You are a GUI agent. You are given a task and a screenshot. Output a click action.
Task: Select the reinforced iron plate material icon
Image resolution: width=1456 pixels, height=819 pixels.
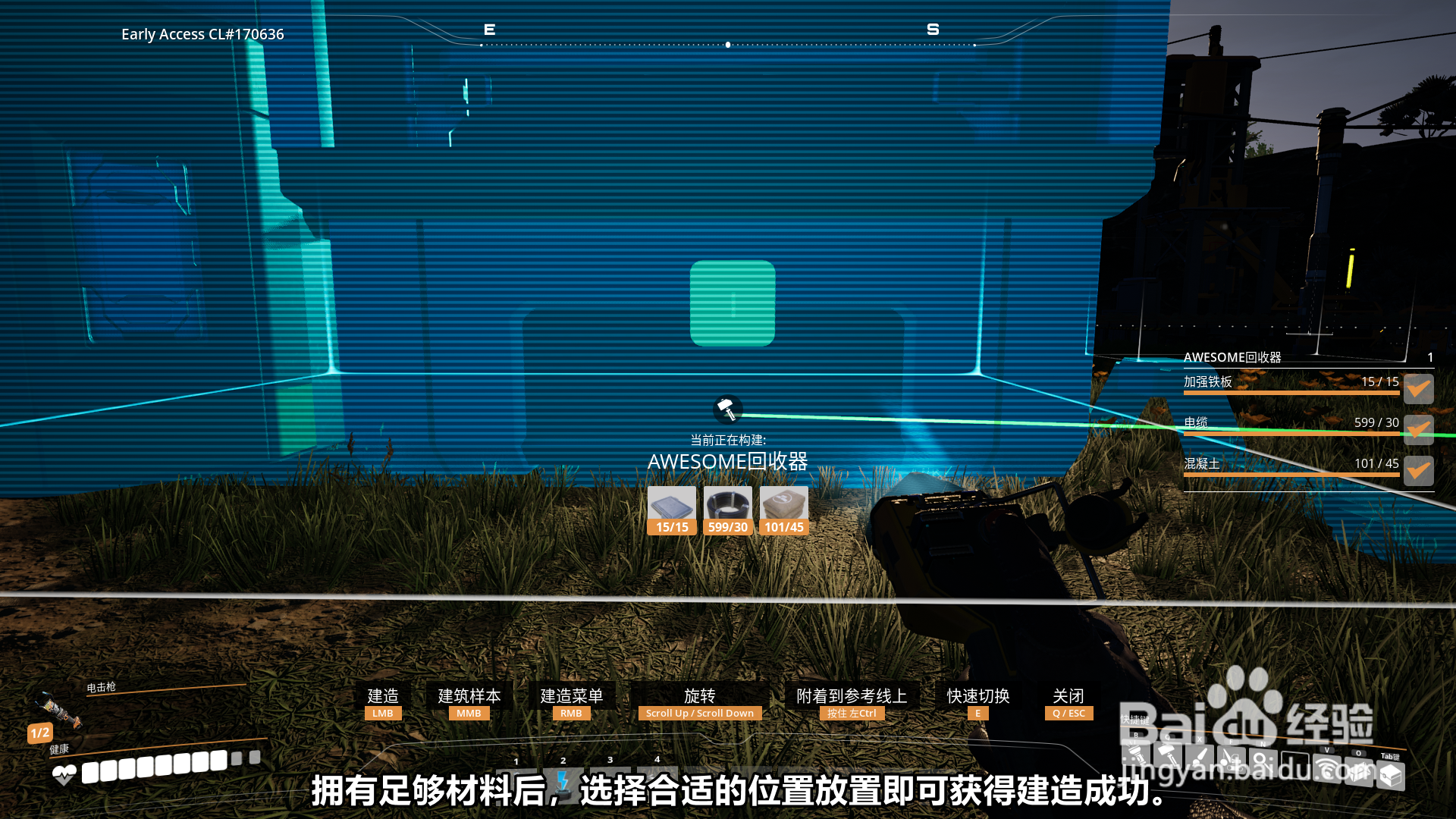[x=670, y=503]
